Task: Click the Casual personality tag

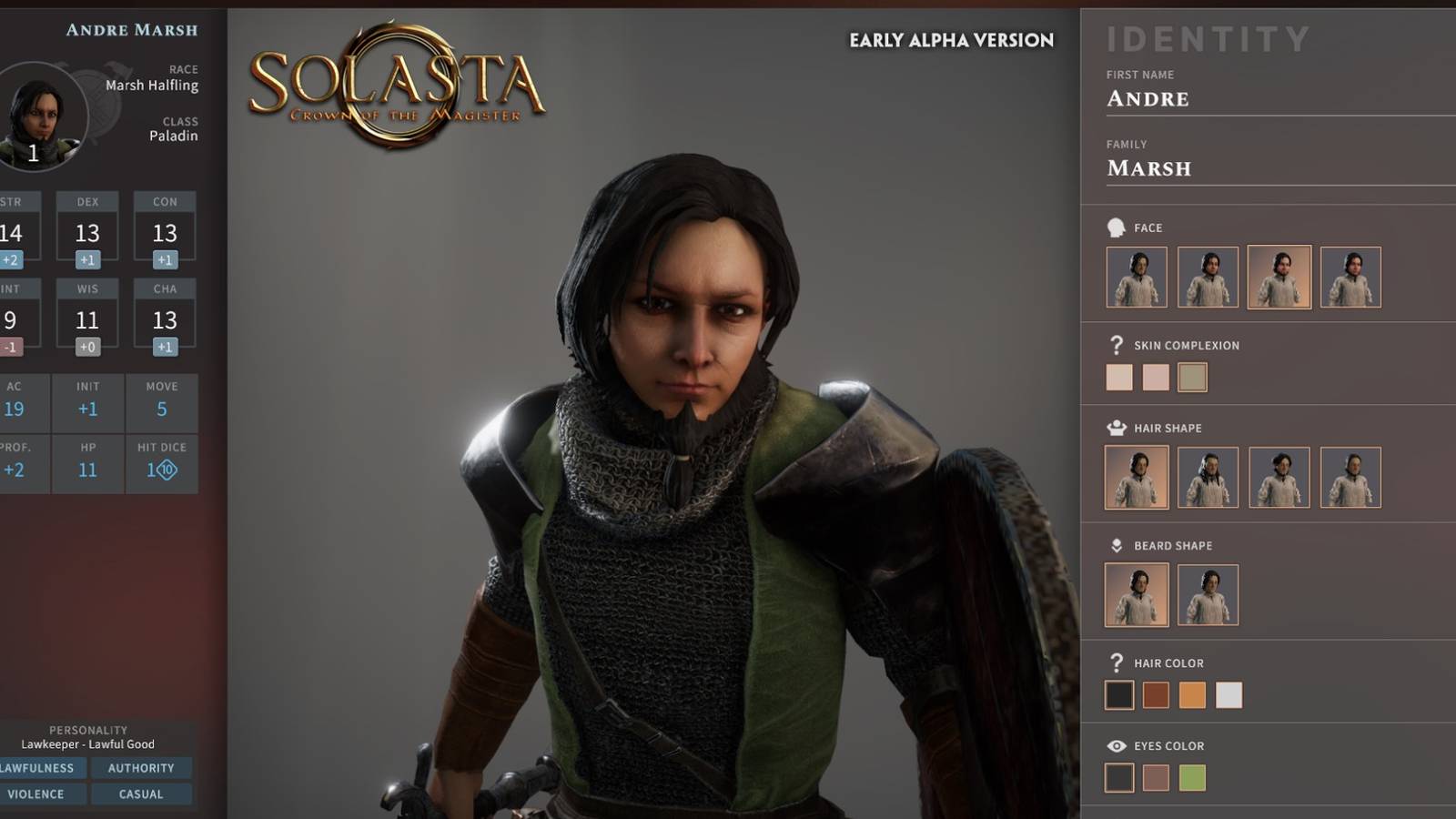Action: click(x=141, y=794)
